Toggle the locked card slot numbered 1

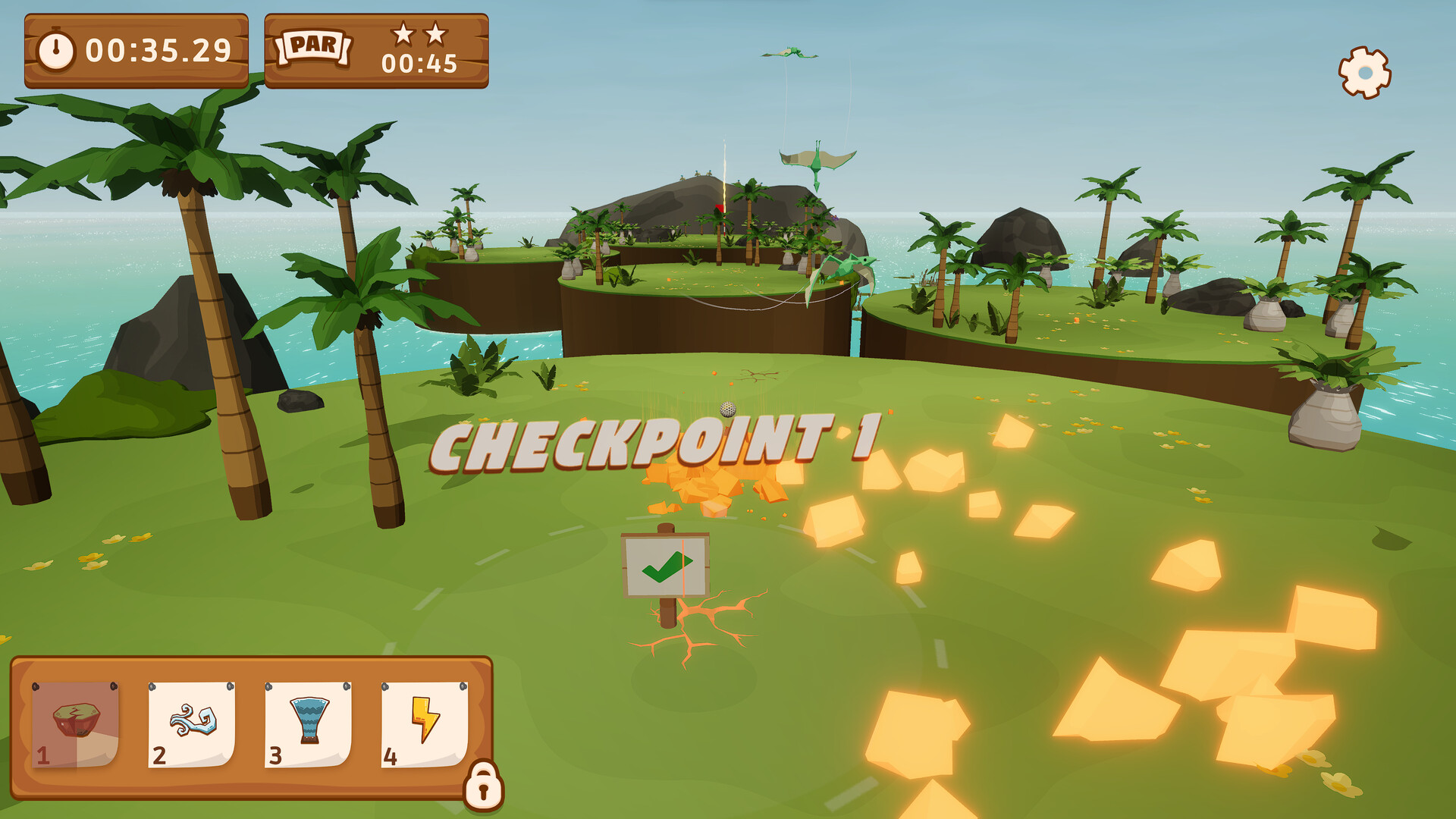(x=76, y=724)
